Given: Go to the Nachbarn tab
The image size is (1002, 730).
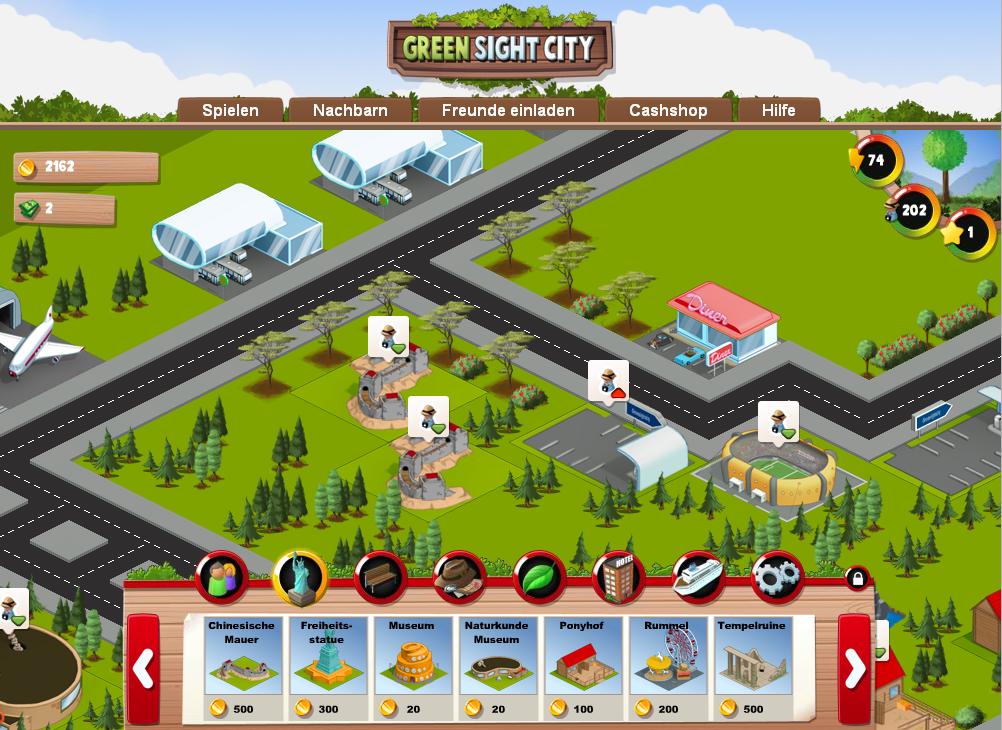Looking at the screenshot, I should pyautogui.click(x=350, y=110).
